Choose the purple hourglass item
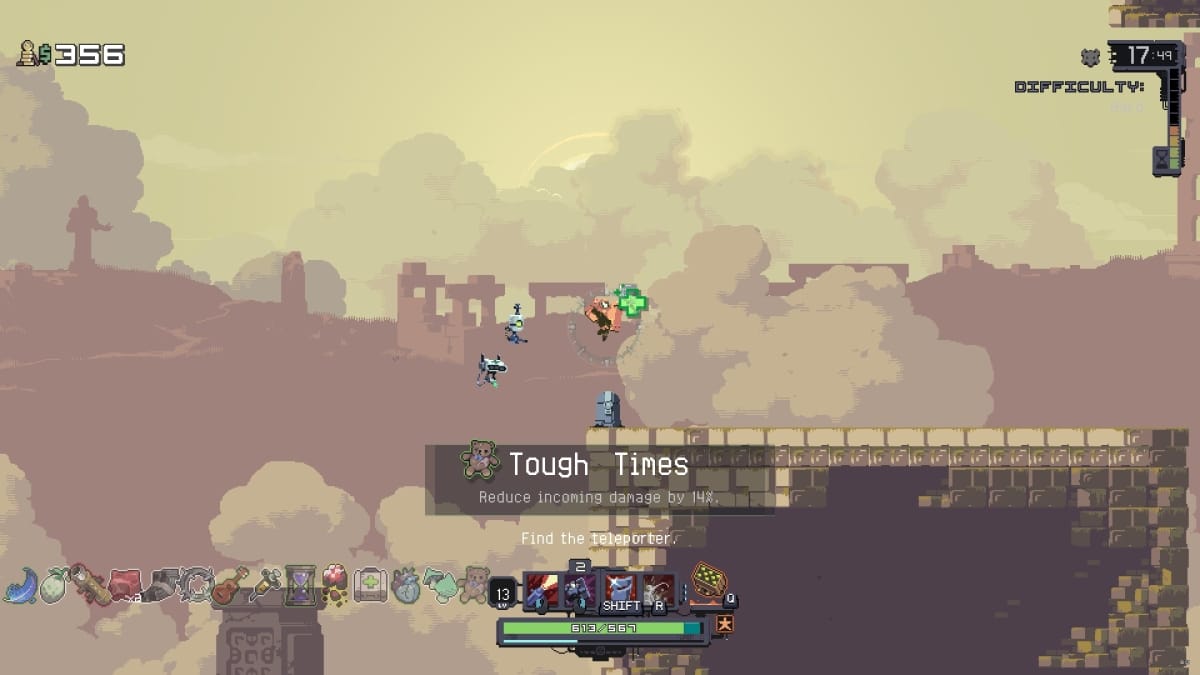This screenshot has width=1200, height=675. 299,585
